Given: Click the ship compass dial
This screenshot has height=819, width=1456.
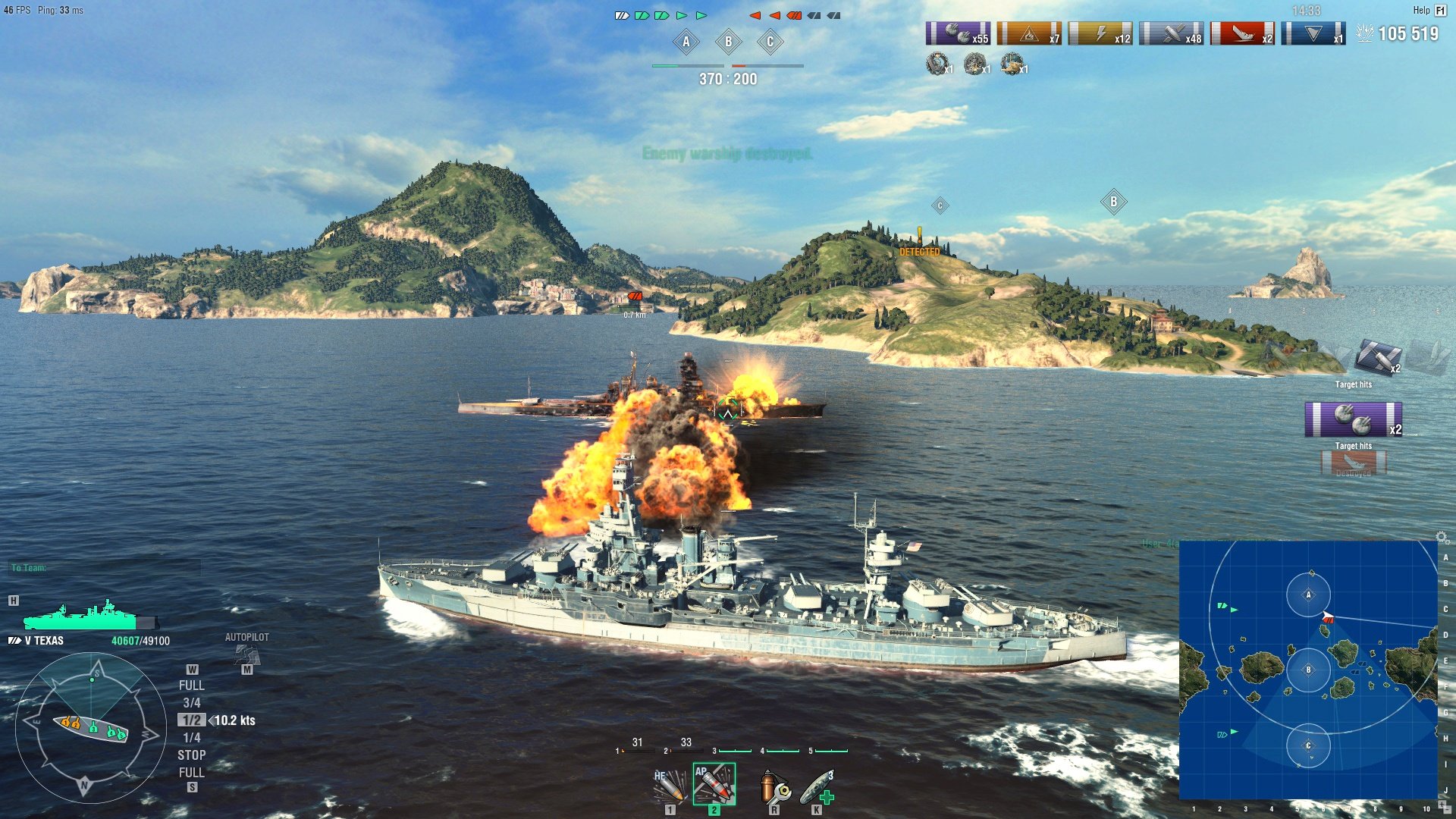Looking at the screenshot, I should 90,729.
